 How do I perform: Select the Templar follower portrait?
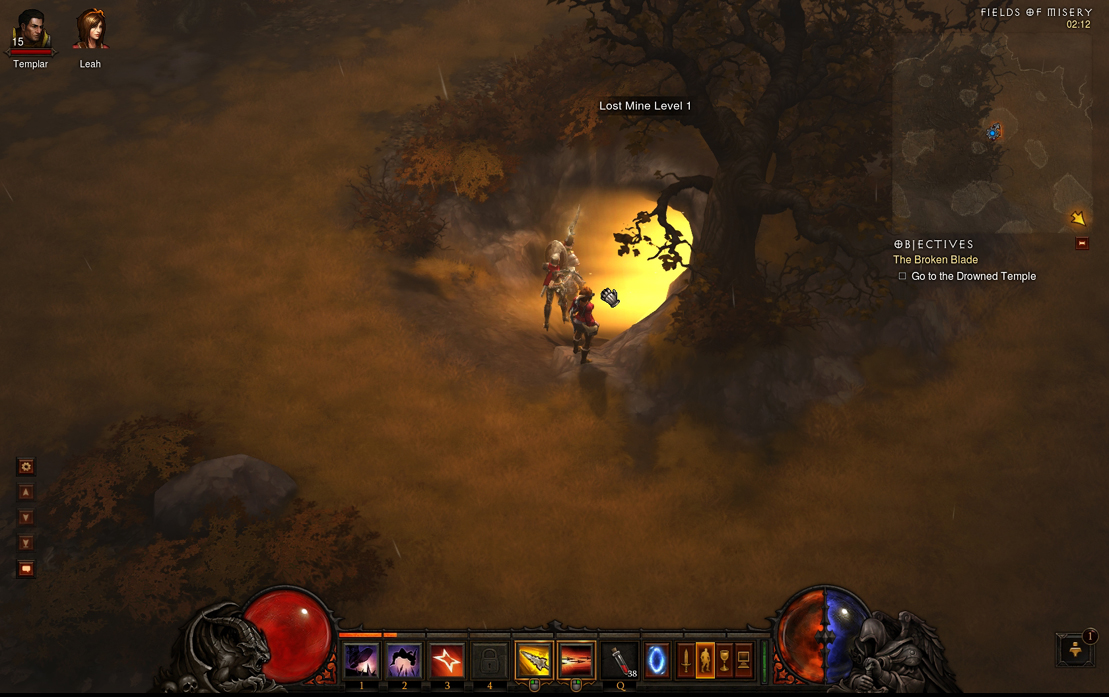[30, 31]
